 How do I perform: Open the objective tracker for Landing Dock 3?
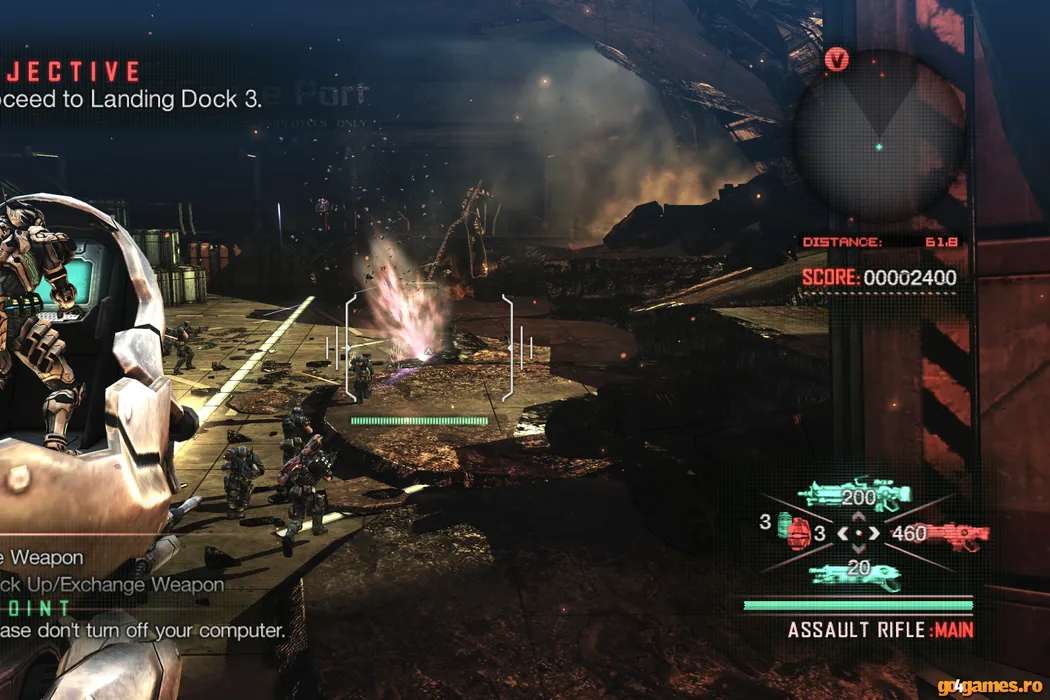click(130, 98)
